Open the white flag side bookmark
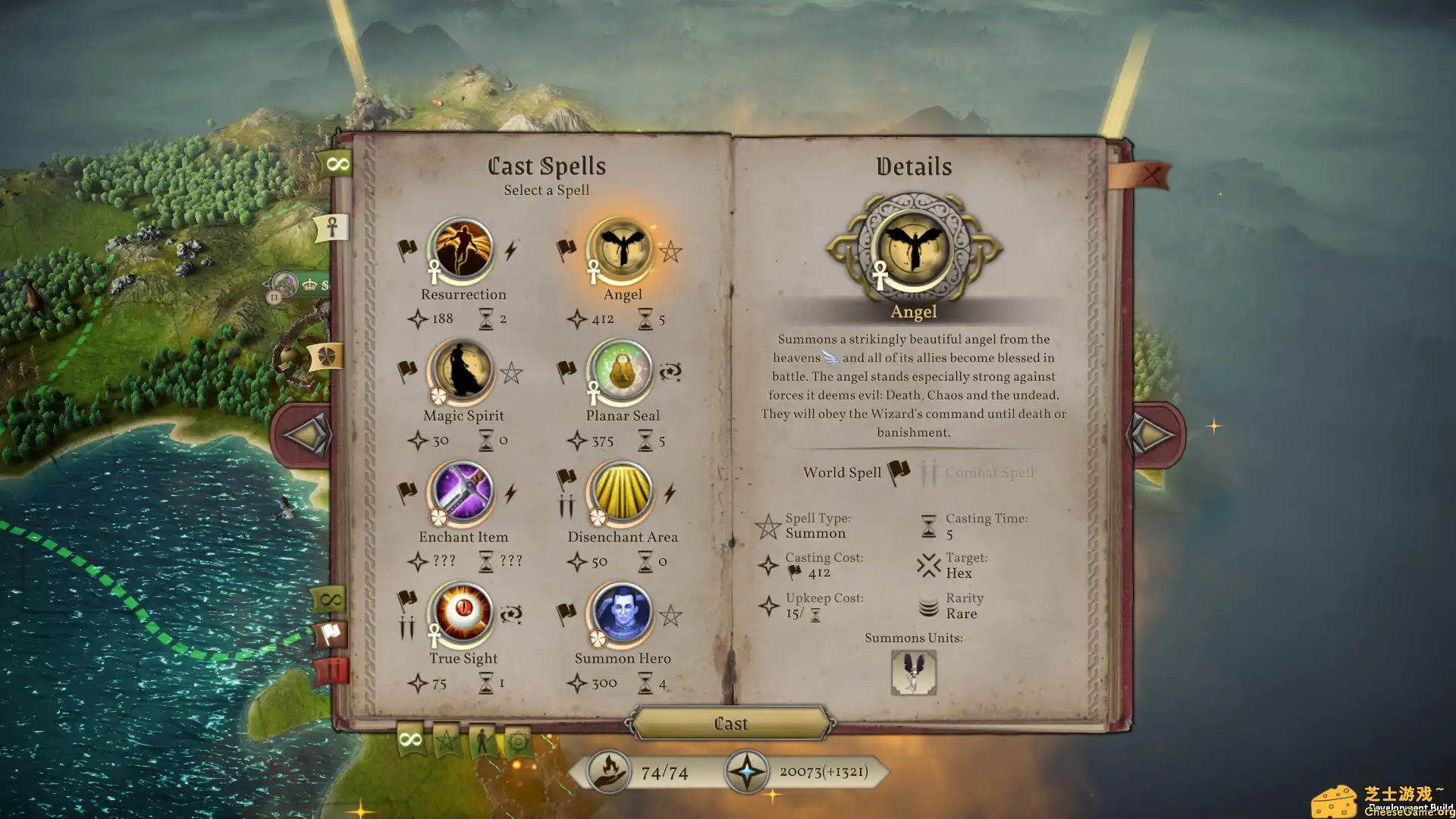 (331, 634)
